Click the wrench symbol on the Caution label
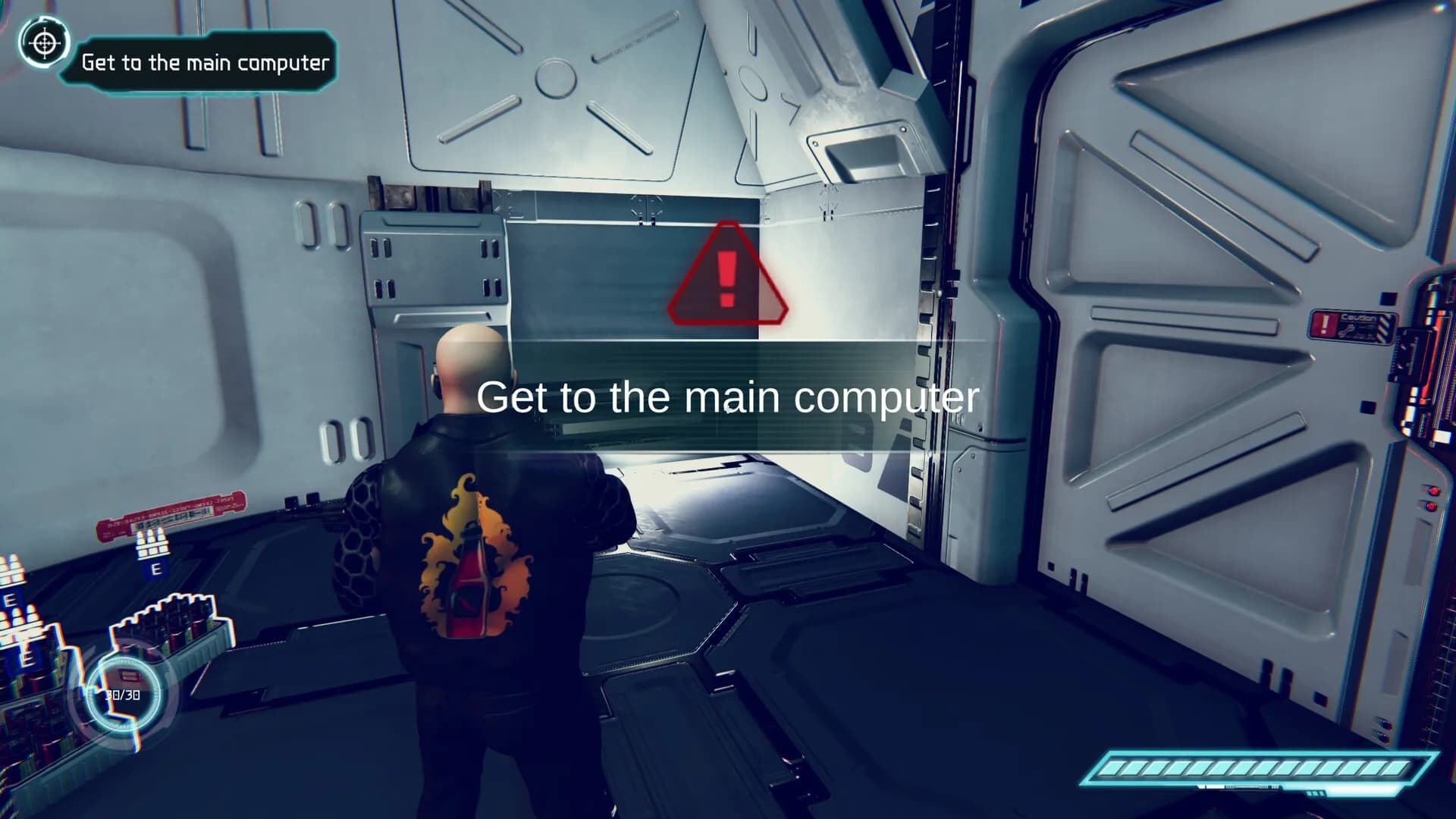This screenshot has height=819, width=1456. tap(1348, 329)
